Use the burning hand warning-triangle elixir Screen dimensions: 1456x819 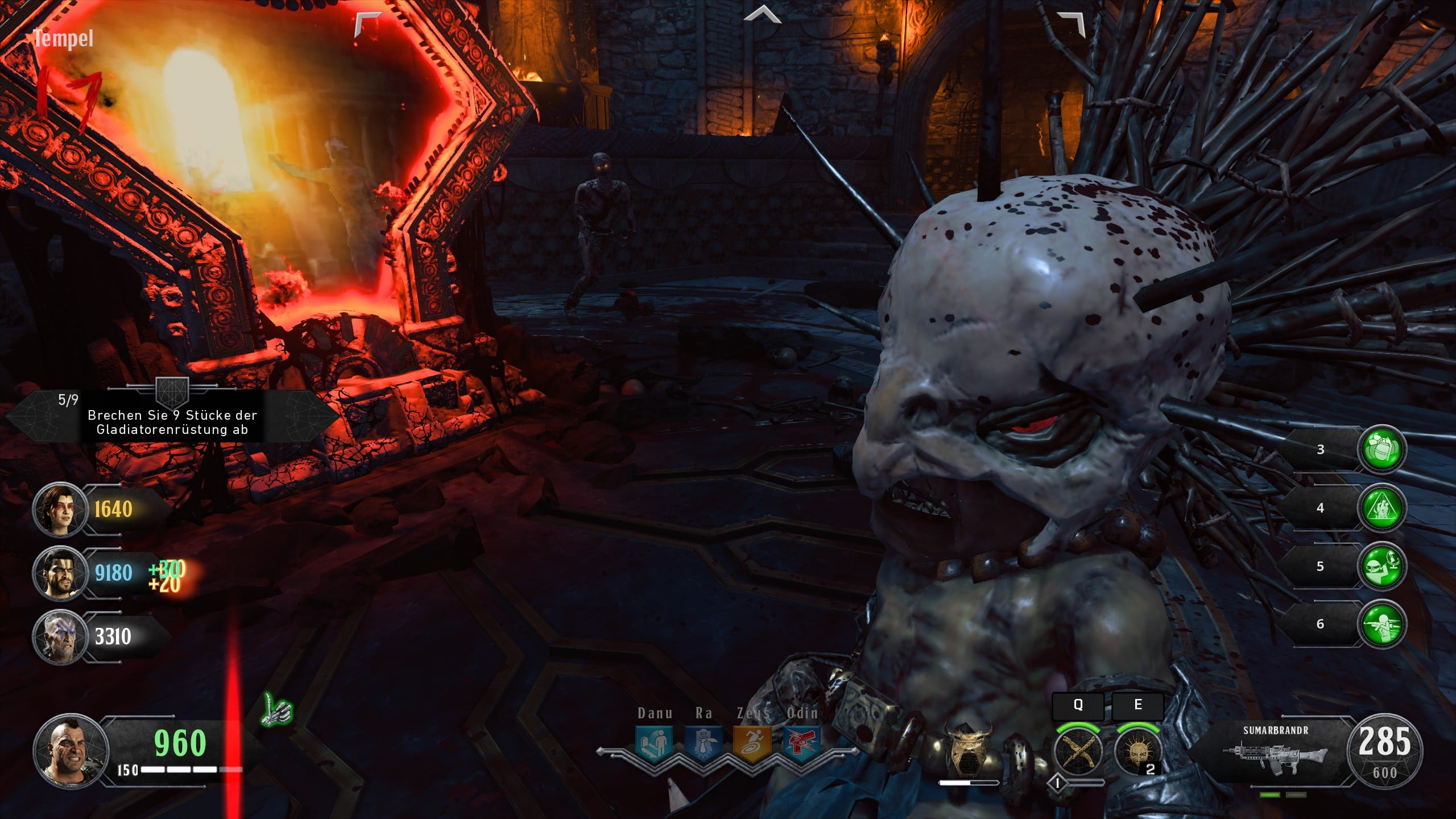pos(1382,508)
